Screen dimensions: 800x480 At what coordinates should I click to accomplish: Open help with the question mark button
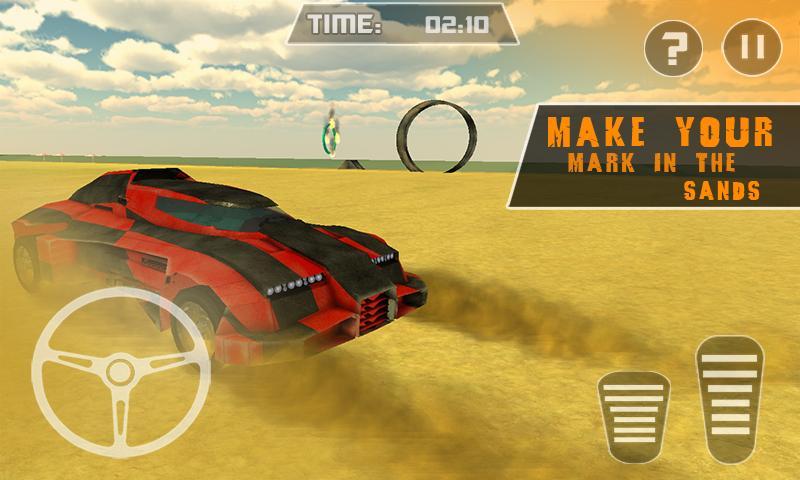click(673, 46)
